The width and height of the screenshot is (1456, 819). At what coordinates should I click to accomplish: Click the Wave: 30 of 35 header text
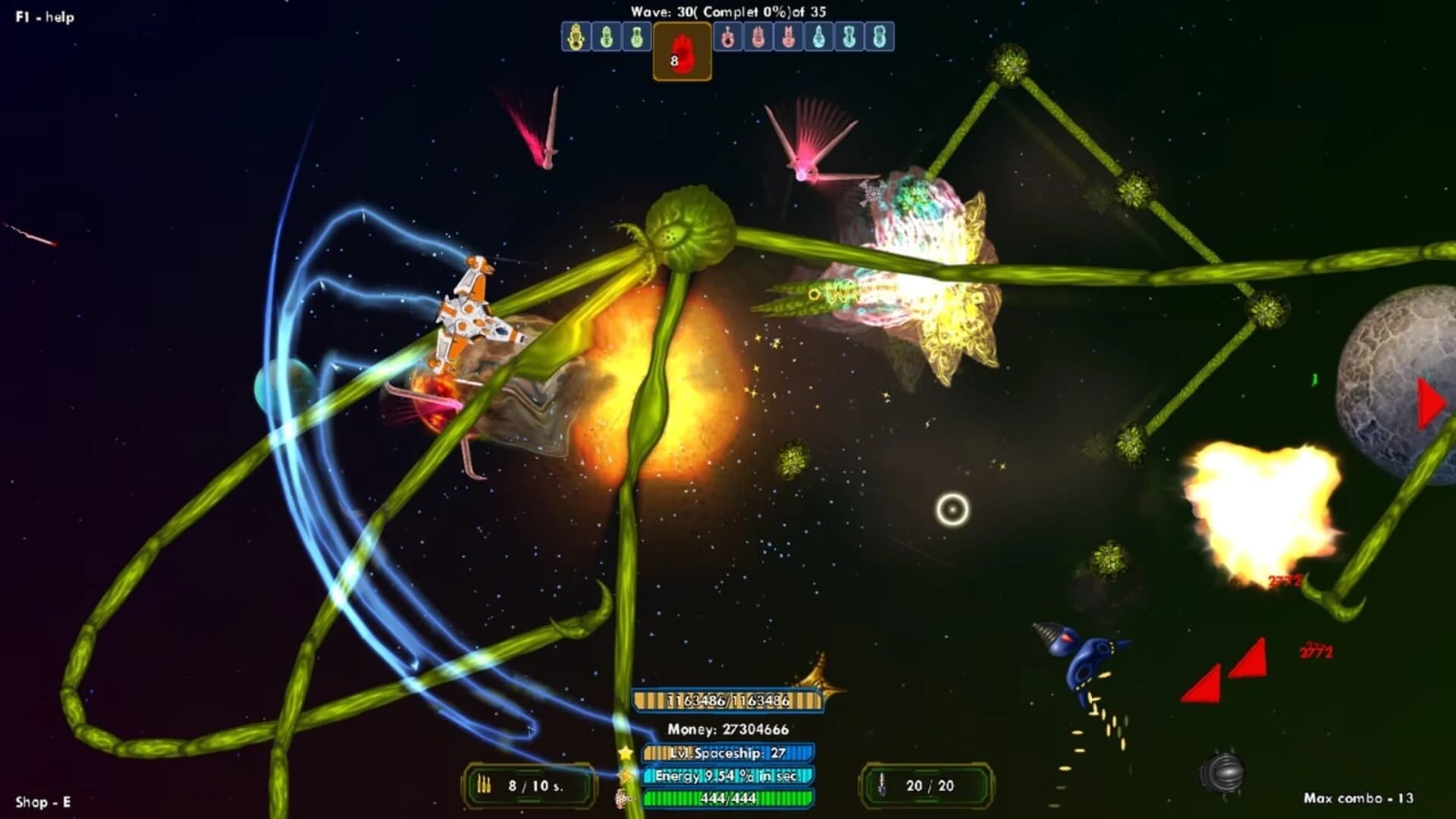727,11
